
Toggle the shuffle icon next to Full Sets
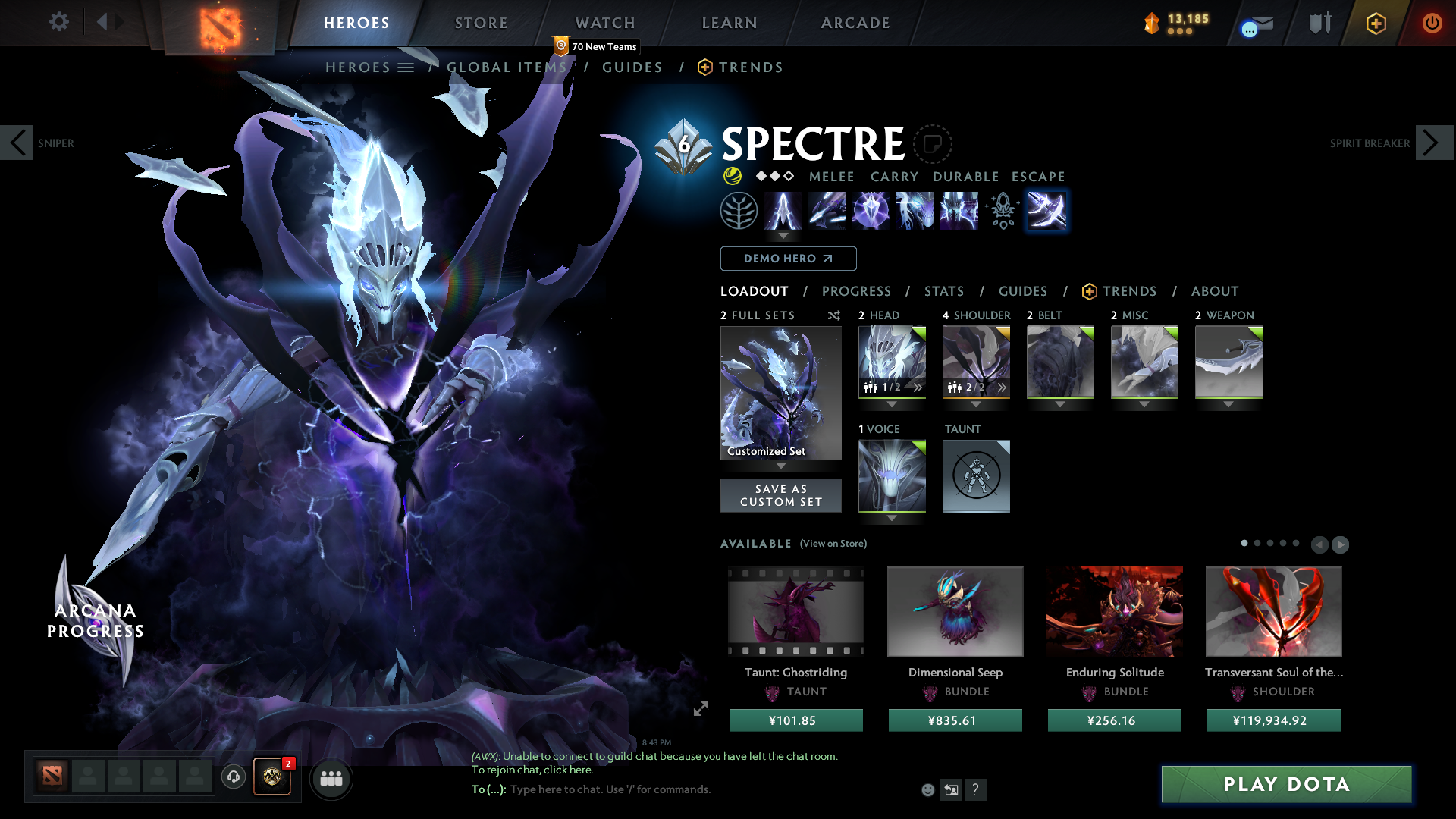tap(833, 315)
